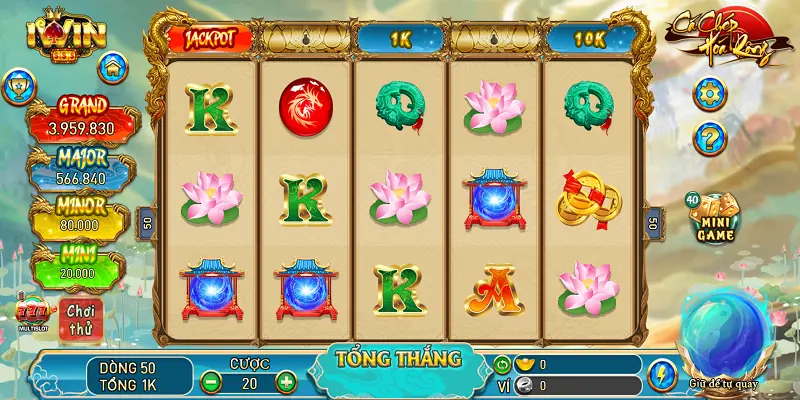Switch to the Jackpot tab
800x400 pixels.
coord(209,38)
